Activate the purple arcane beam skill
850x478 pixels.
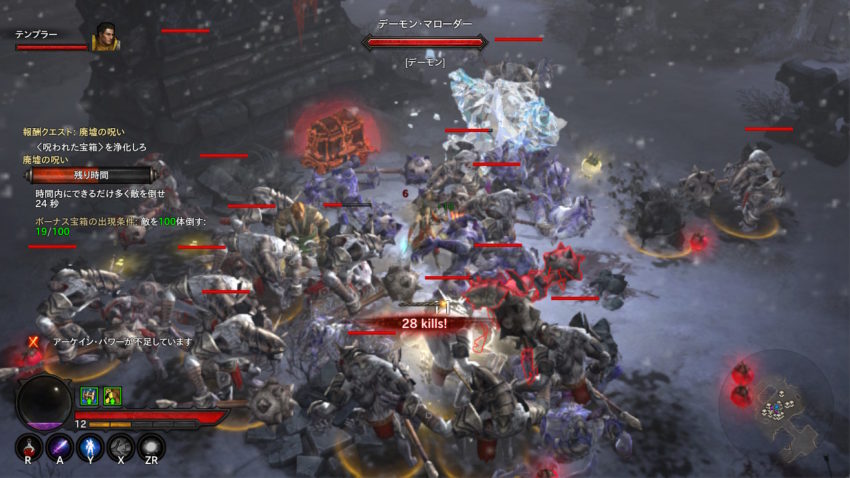coord(60,447)
